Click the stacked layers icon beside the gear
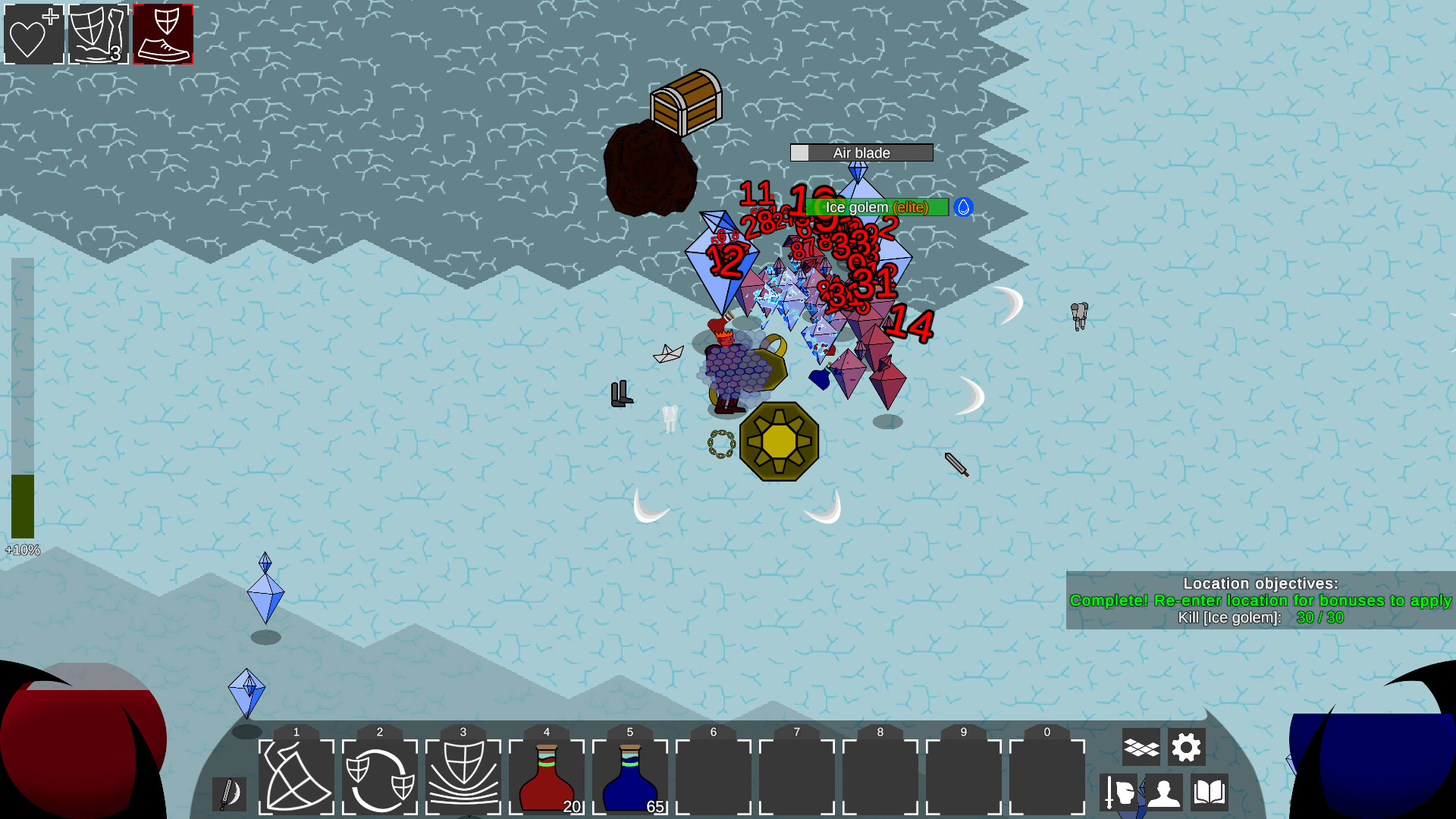1456x819 pixels. click(x=1141, y=747)
